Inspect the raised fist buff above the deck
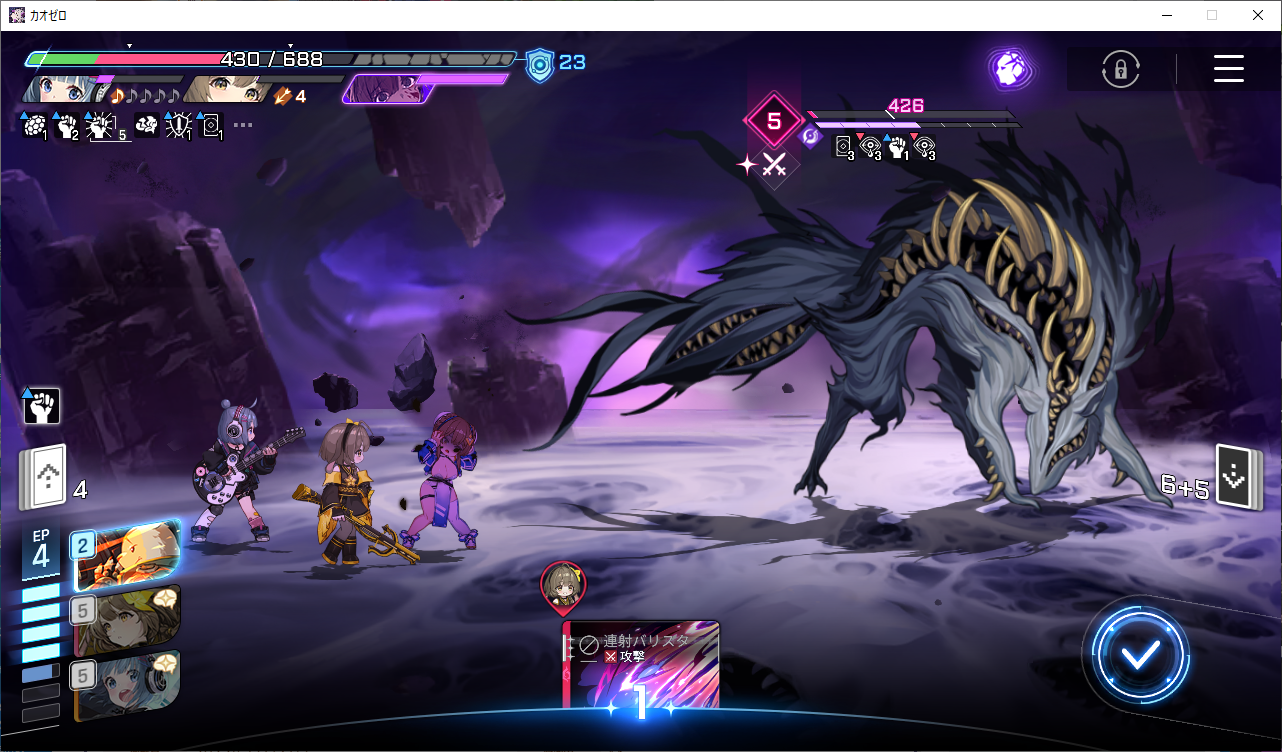Viewport: 1282px width, 752px height. pos(42,405)
